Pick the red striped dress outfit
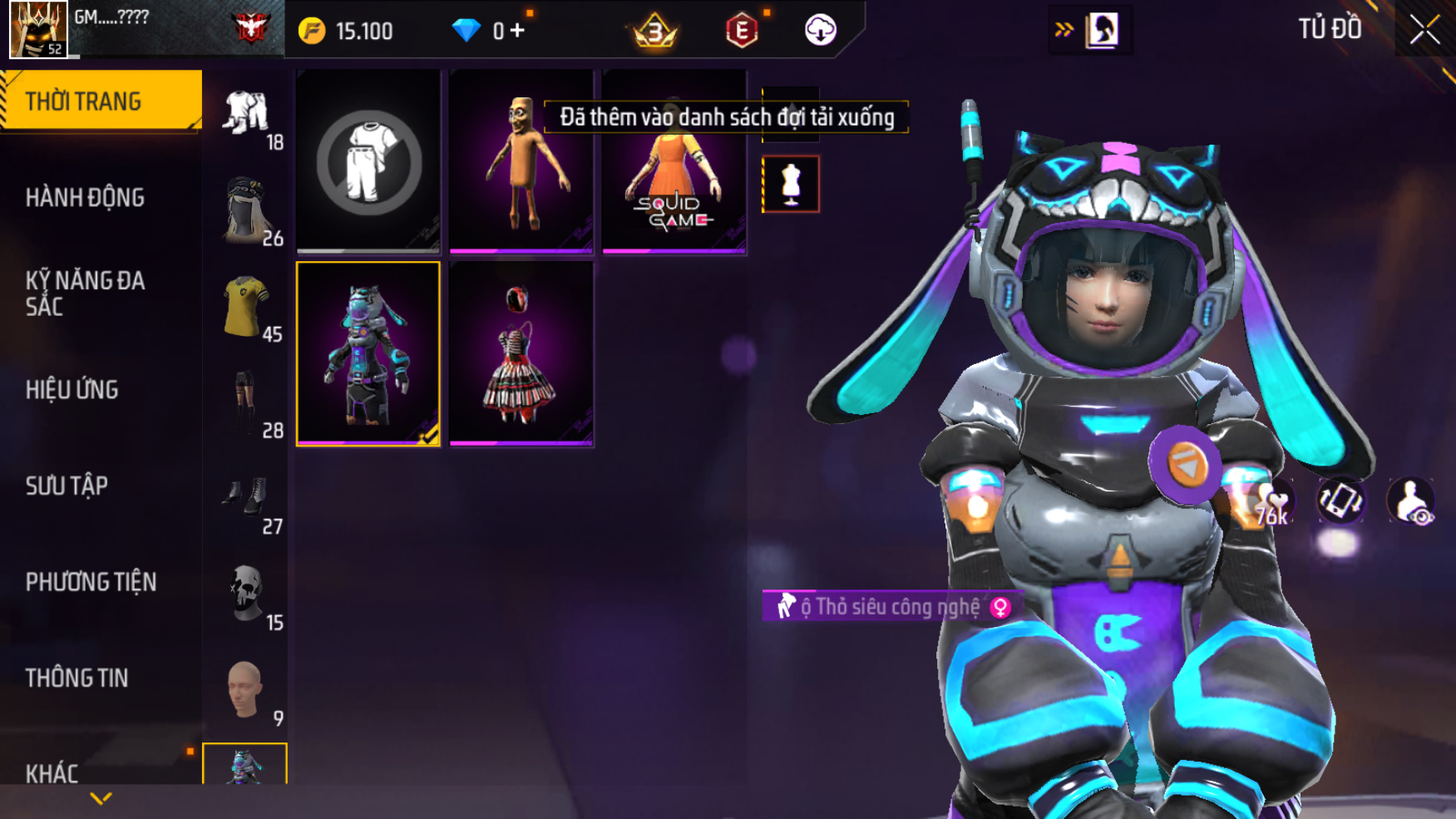This screenshot has height=819, width=1456. pyautogui.click(x=521, y=354)
